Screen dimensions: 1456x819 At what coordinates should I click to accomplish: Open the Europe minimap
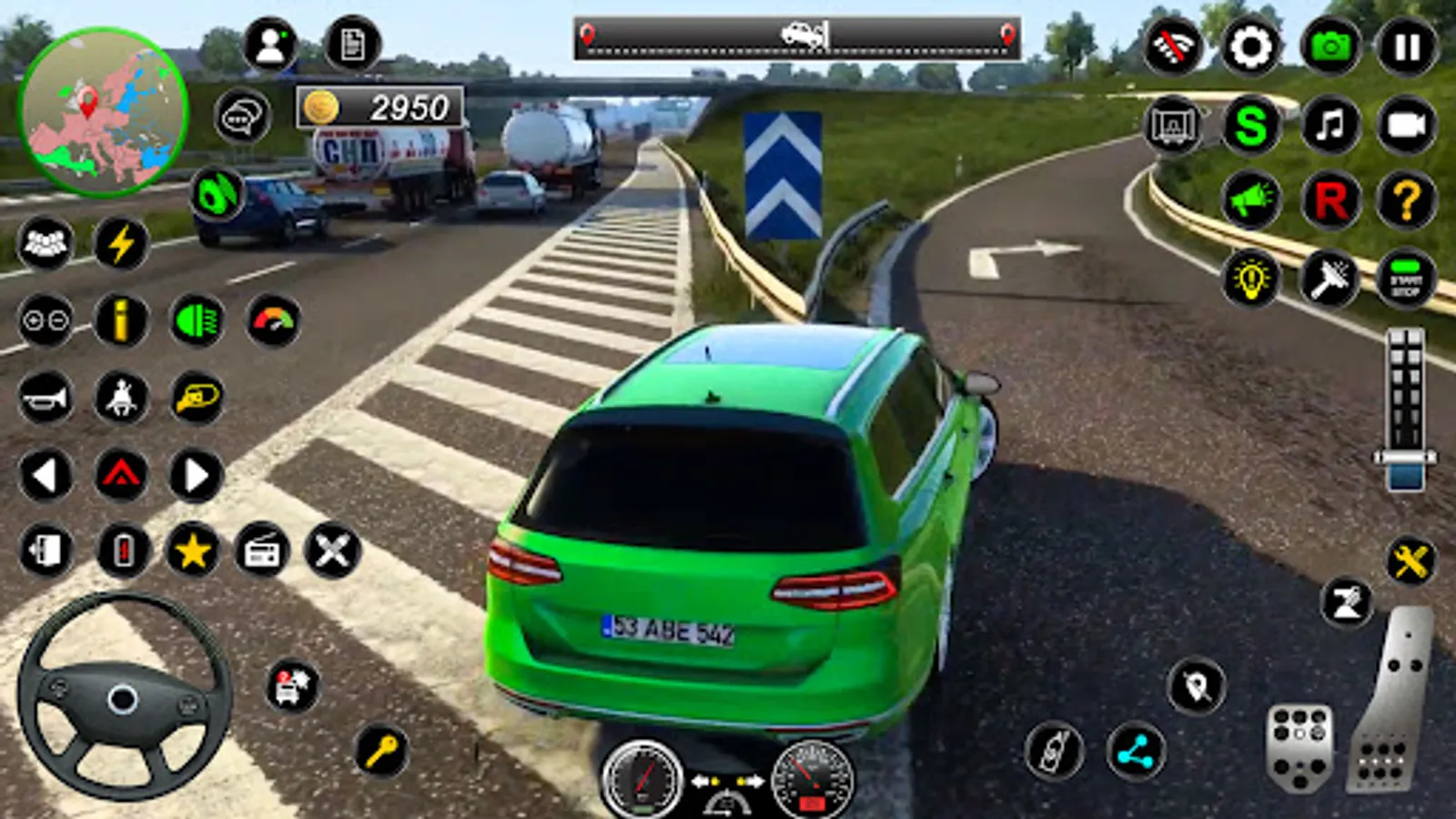pyautogui.click(x=103, y=112)
